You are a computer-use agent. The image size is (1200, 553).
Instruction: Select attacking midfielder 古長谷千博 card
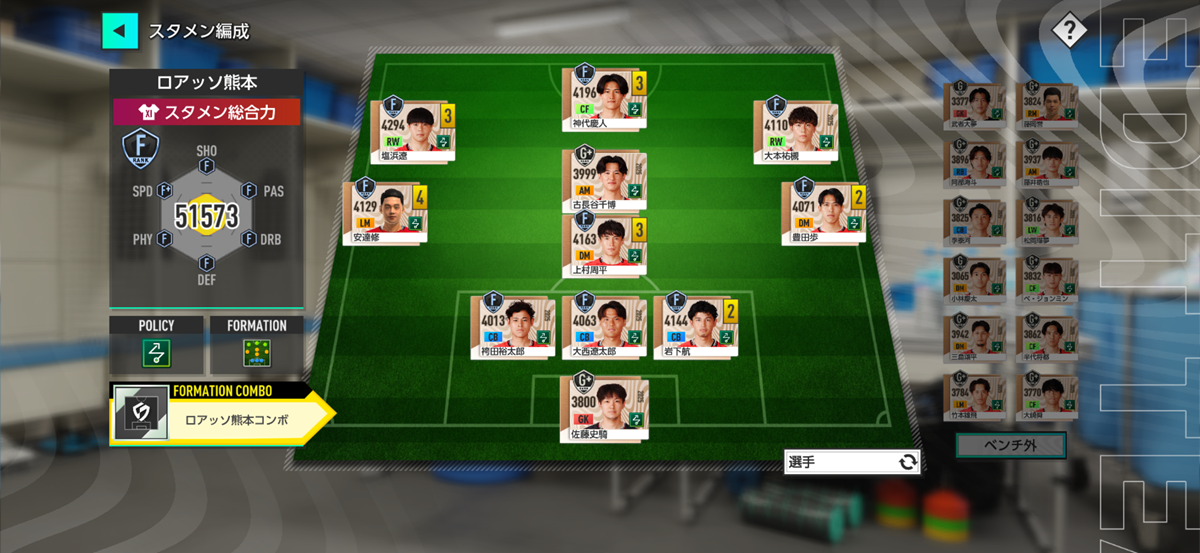coord(603,180)
